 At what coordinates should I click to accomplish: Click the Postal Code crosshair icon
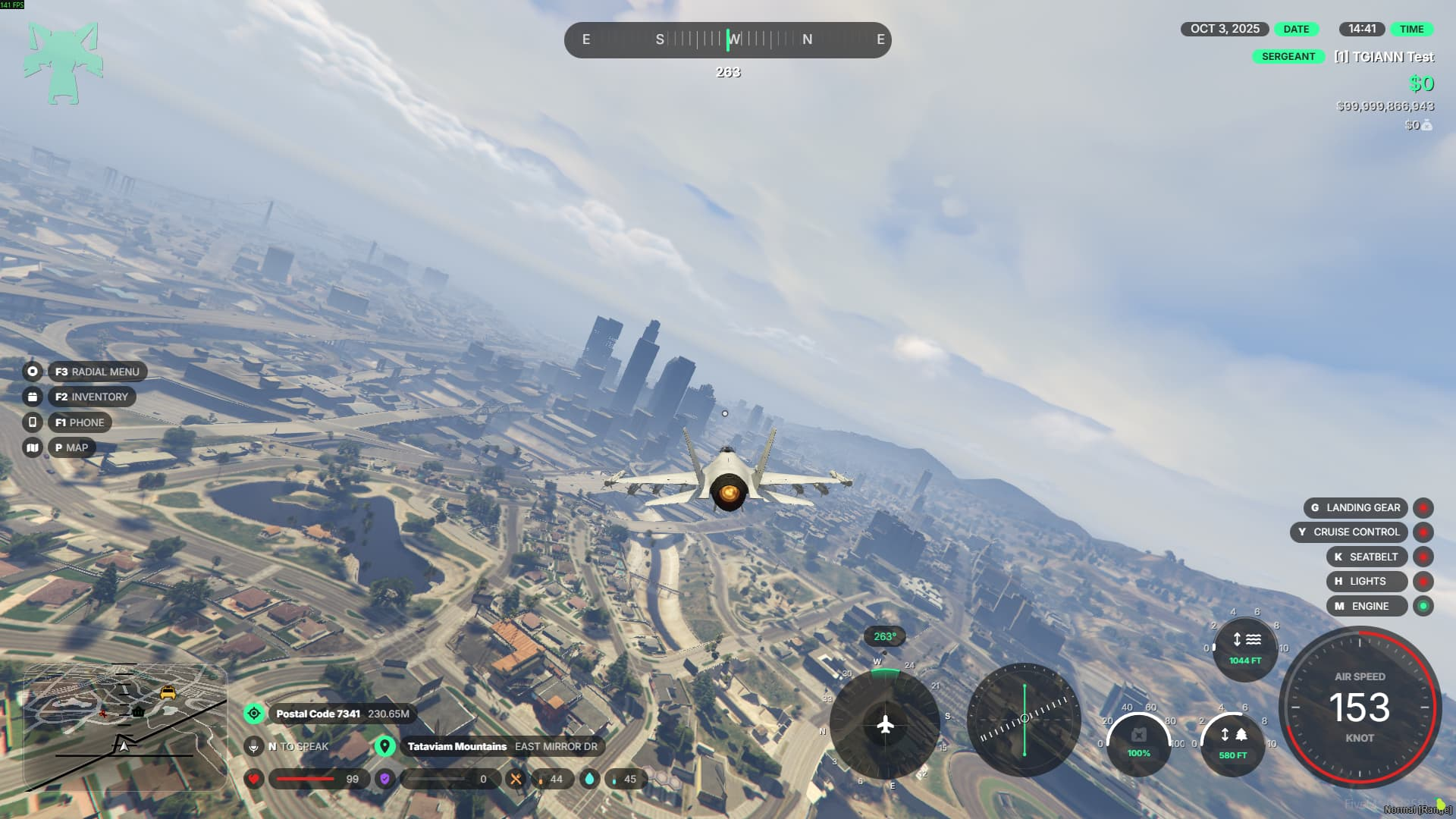(x=254, y=714)
